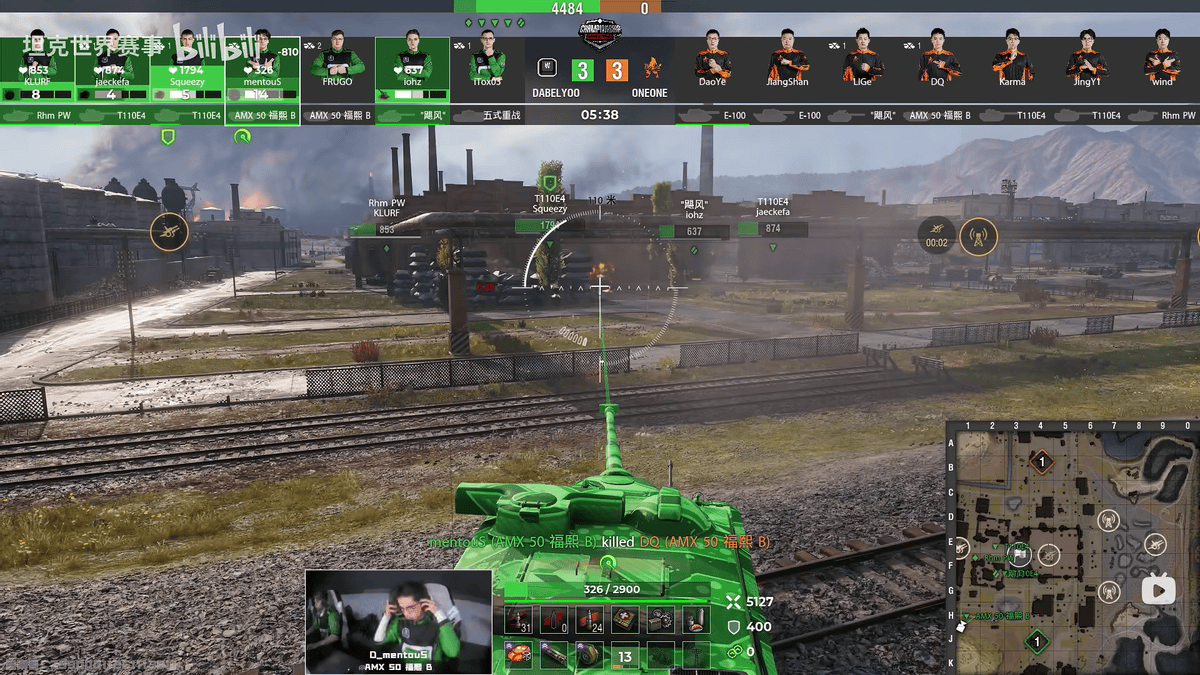Select Squeezy's player card
Image resolution: width=1200 pixels, height=675 pixels.
187,68
